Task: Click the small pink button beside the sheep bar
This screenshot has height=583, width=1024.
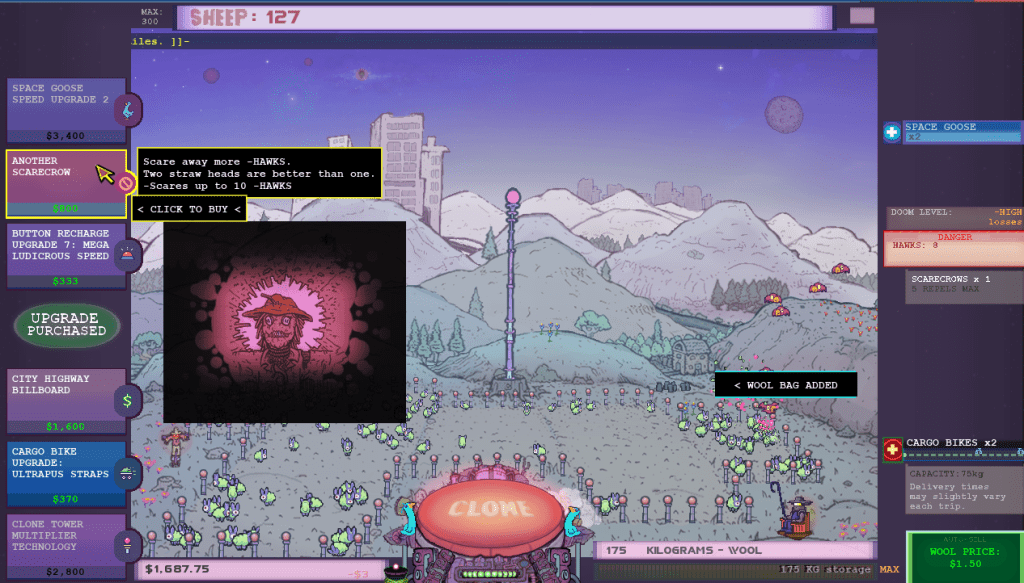Action: pos(861,16)
